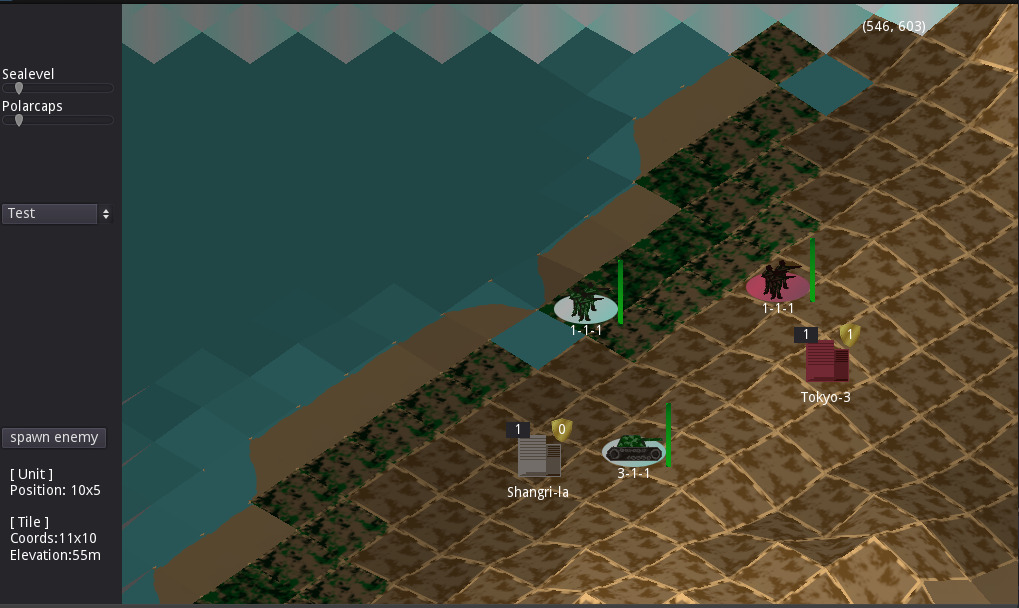Choose the Shangri-la city building

point(539,456)
